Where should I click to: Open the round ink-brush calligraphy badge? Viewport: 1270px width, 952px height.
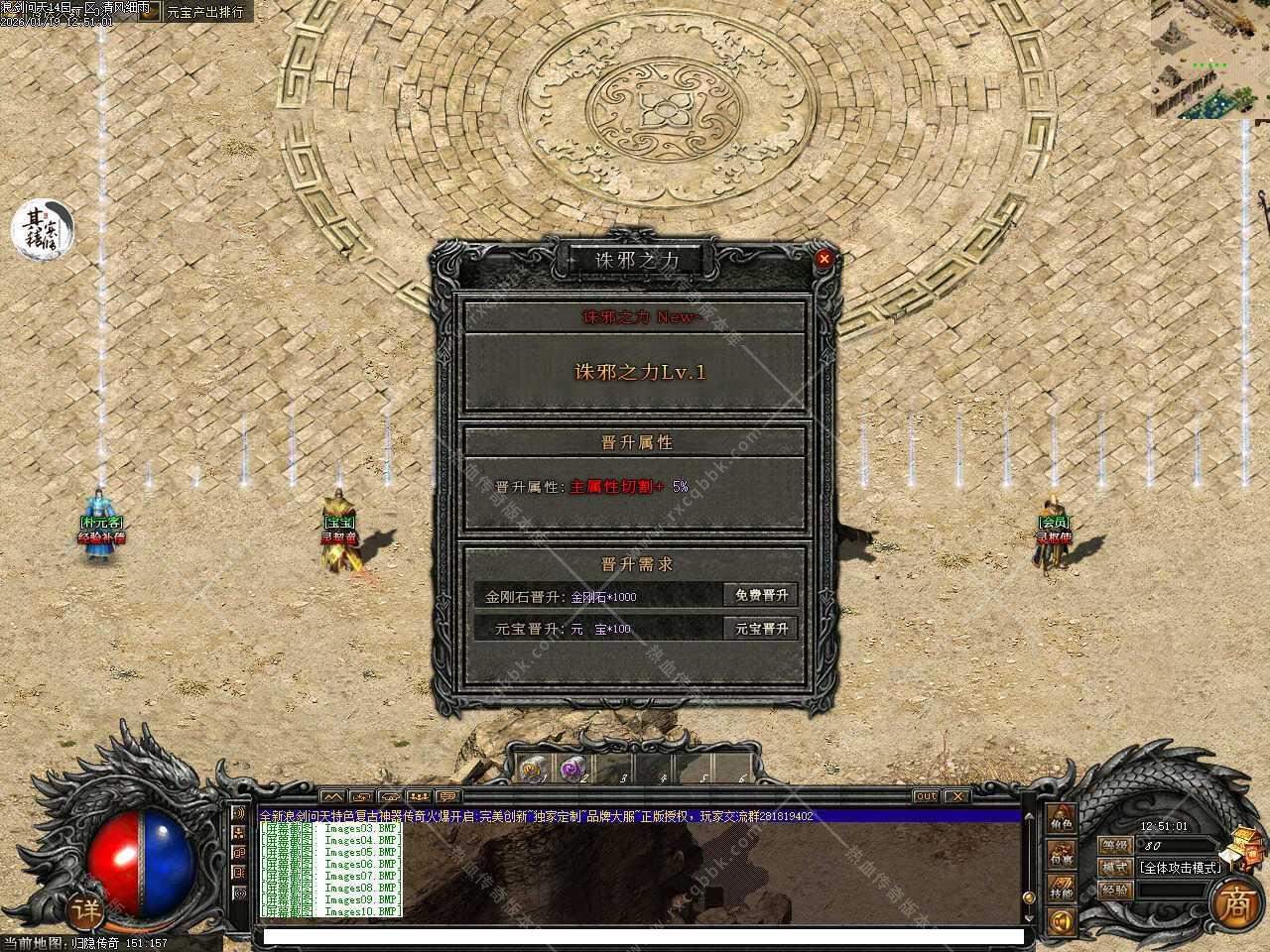43,229
